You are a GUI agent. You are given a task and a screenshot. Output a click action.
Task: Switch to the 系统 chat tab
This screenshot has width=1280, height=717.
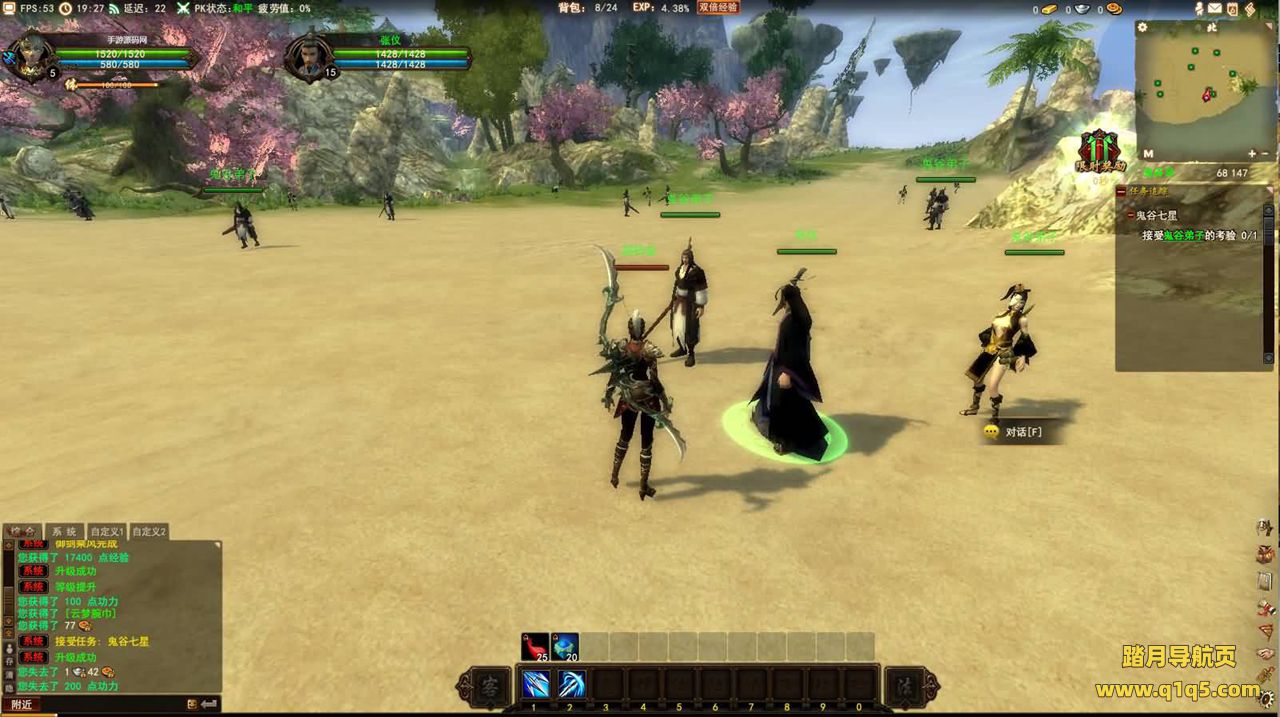tap(64, 531)
